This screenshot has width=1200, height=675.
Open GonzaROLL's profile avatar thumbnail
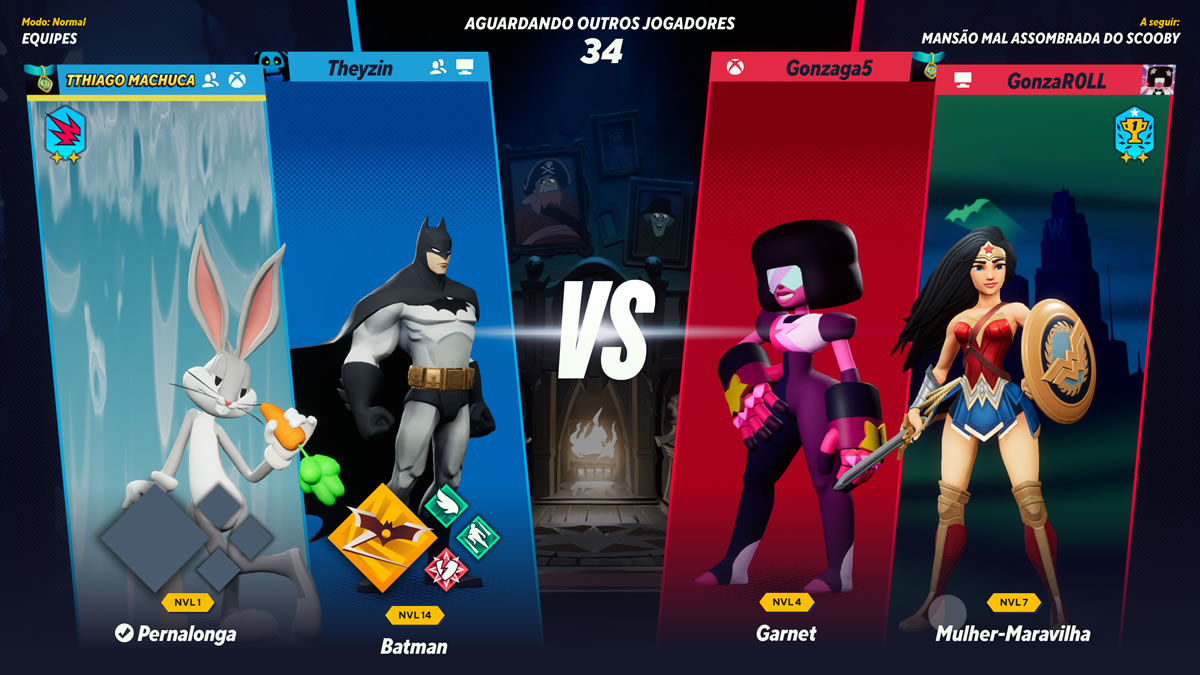[1158, 80]
